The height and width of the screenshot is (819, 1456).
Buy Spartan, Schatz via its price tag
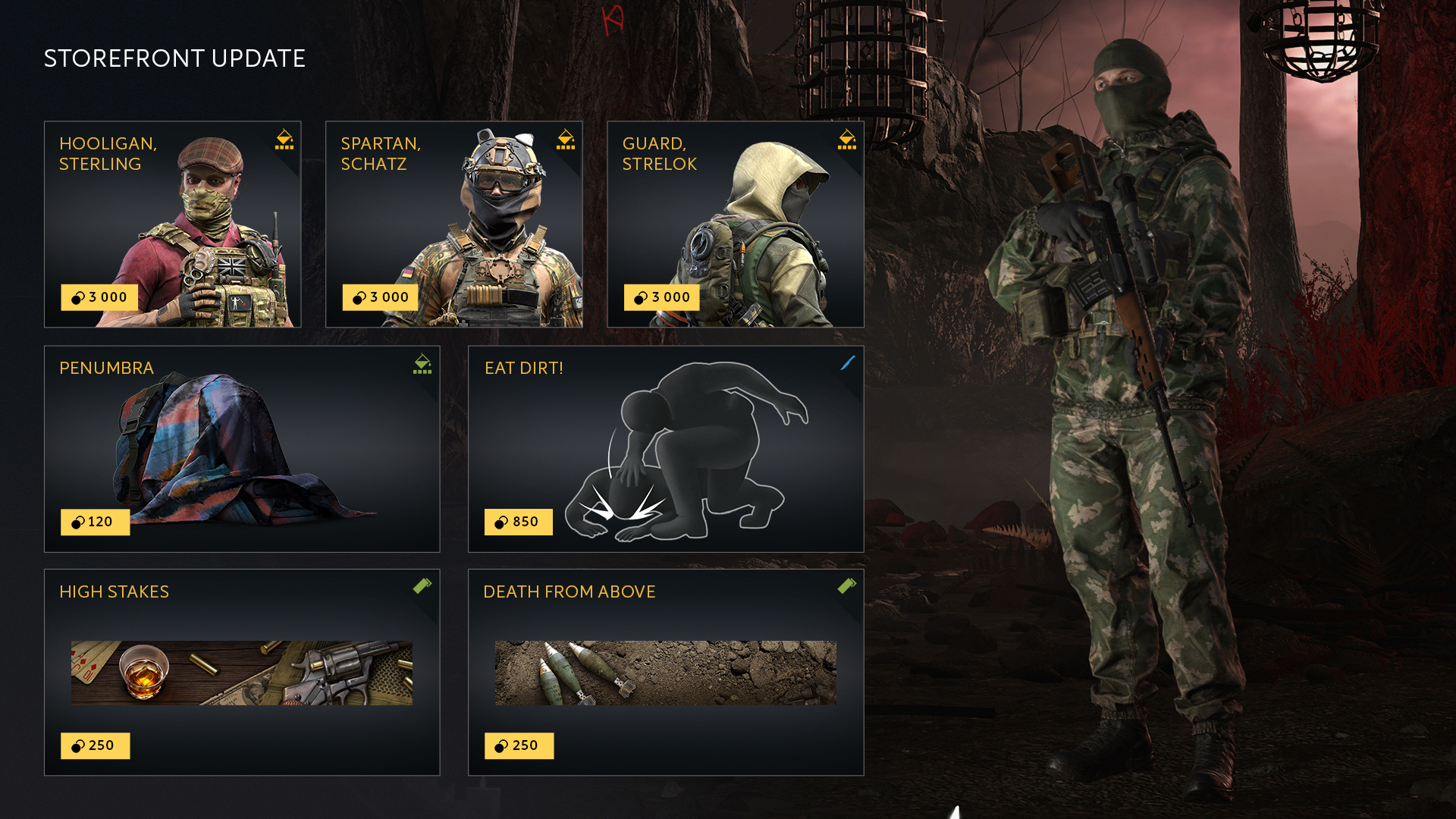pyautogui.click(x=381, y=297)
